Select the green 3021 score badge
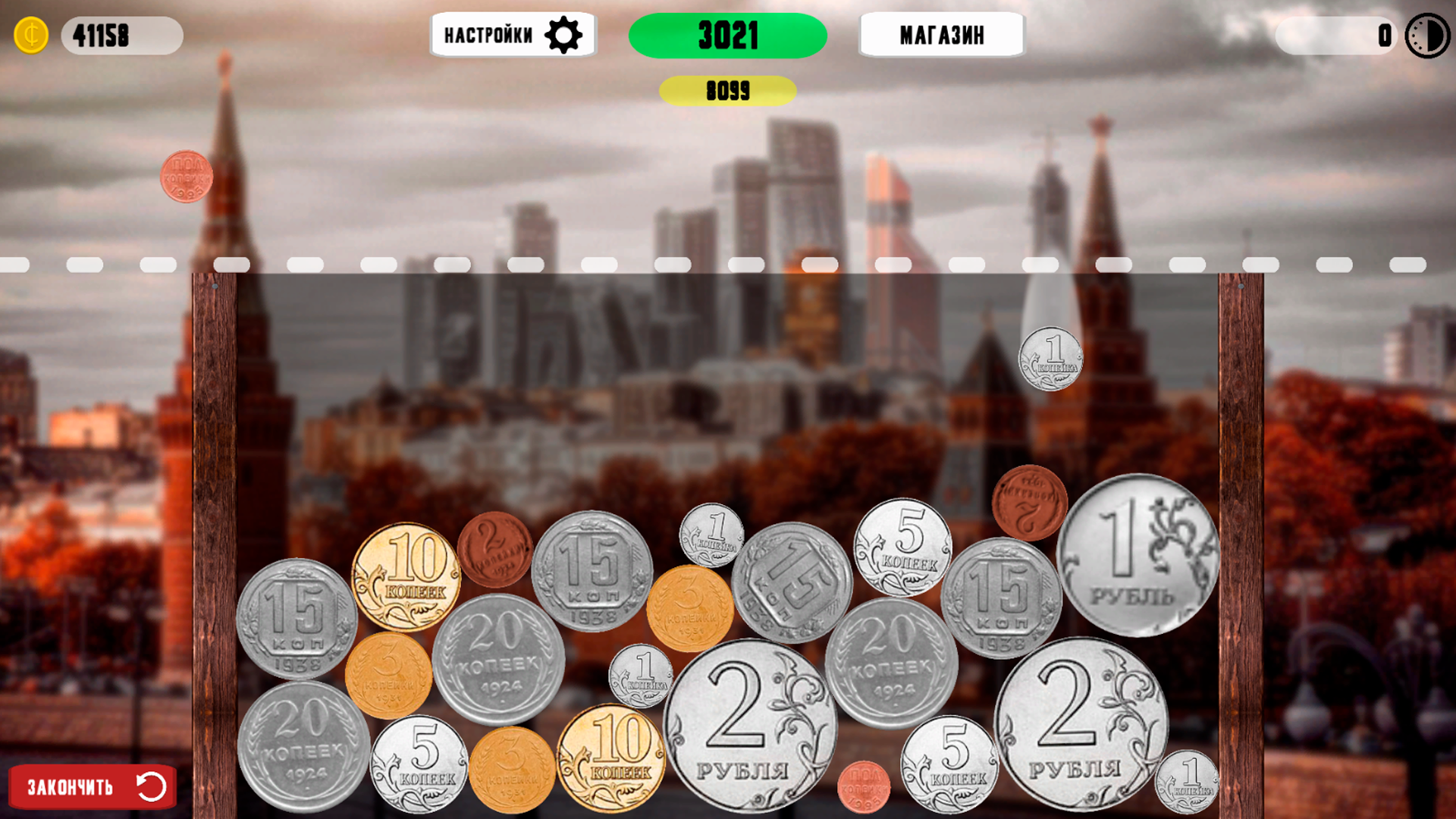Viewport: 1456px width, 819px height. (x=728, y=34)
